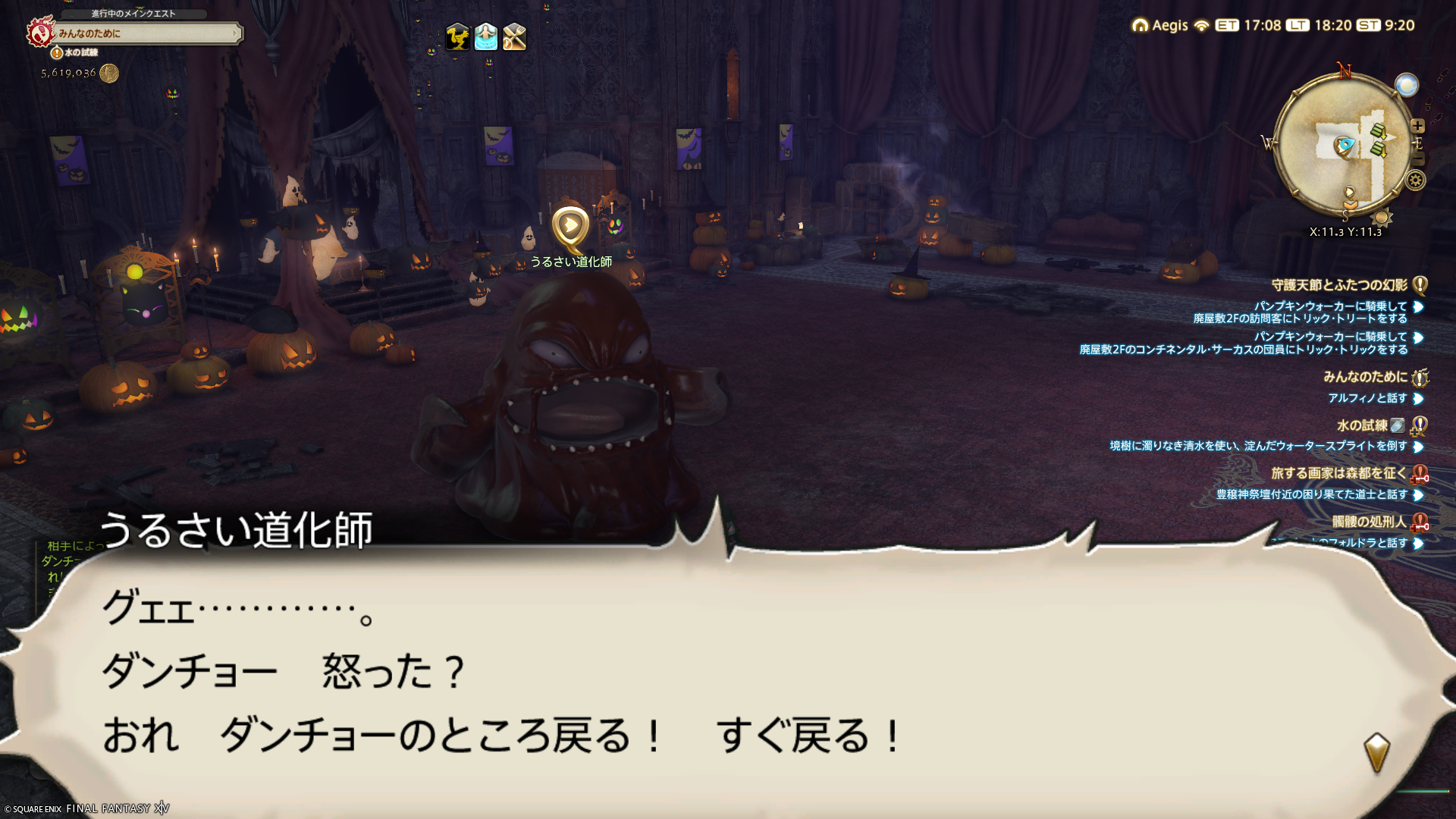This screenshot has height=819, width=1456.
Task: Open quest 守護天節とふたつの幻影 in tracker
Action: (1339, 285)
